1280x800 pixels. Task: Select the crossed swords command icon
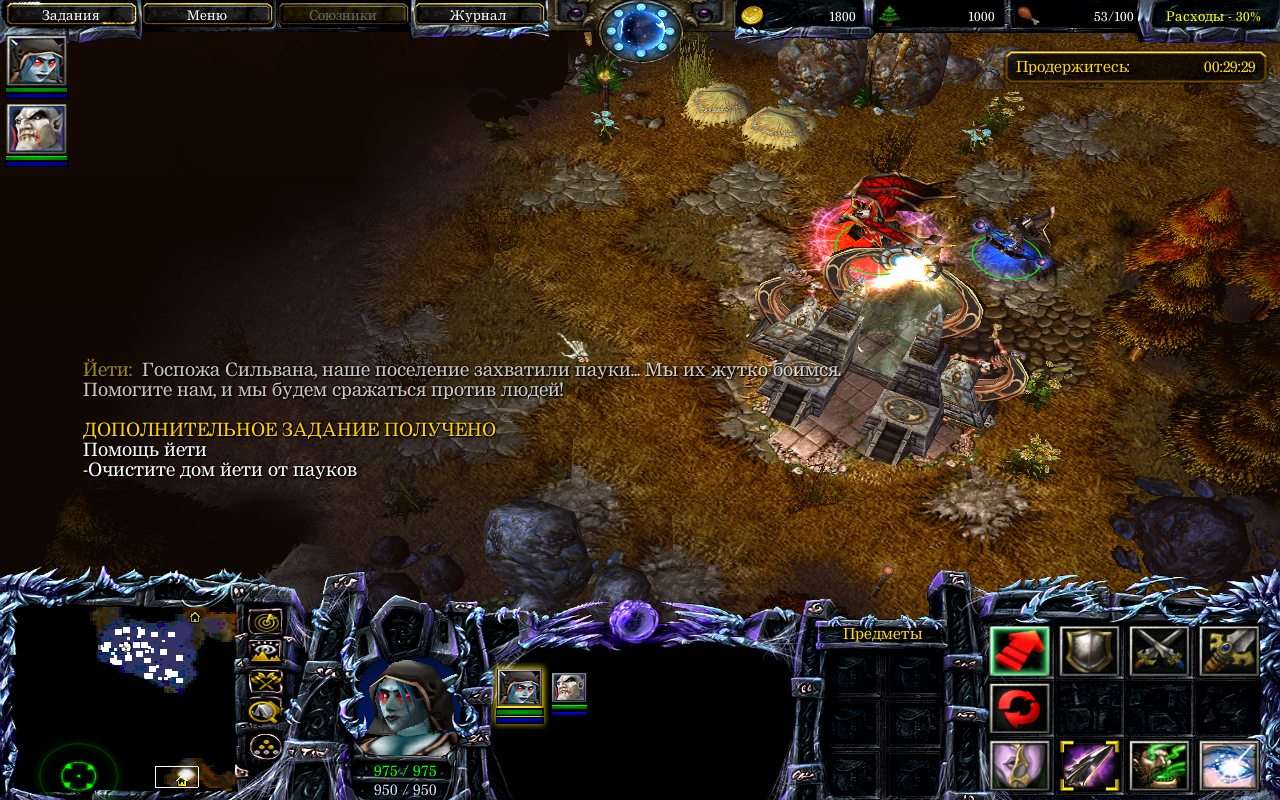coord(1159,651)
